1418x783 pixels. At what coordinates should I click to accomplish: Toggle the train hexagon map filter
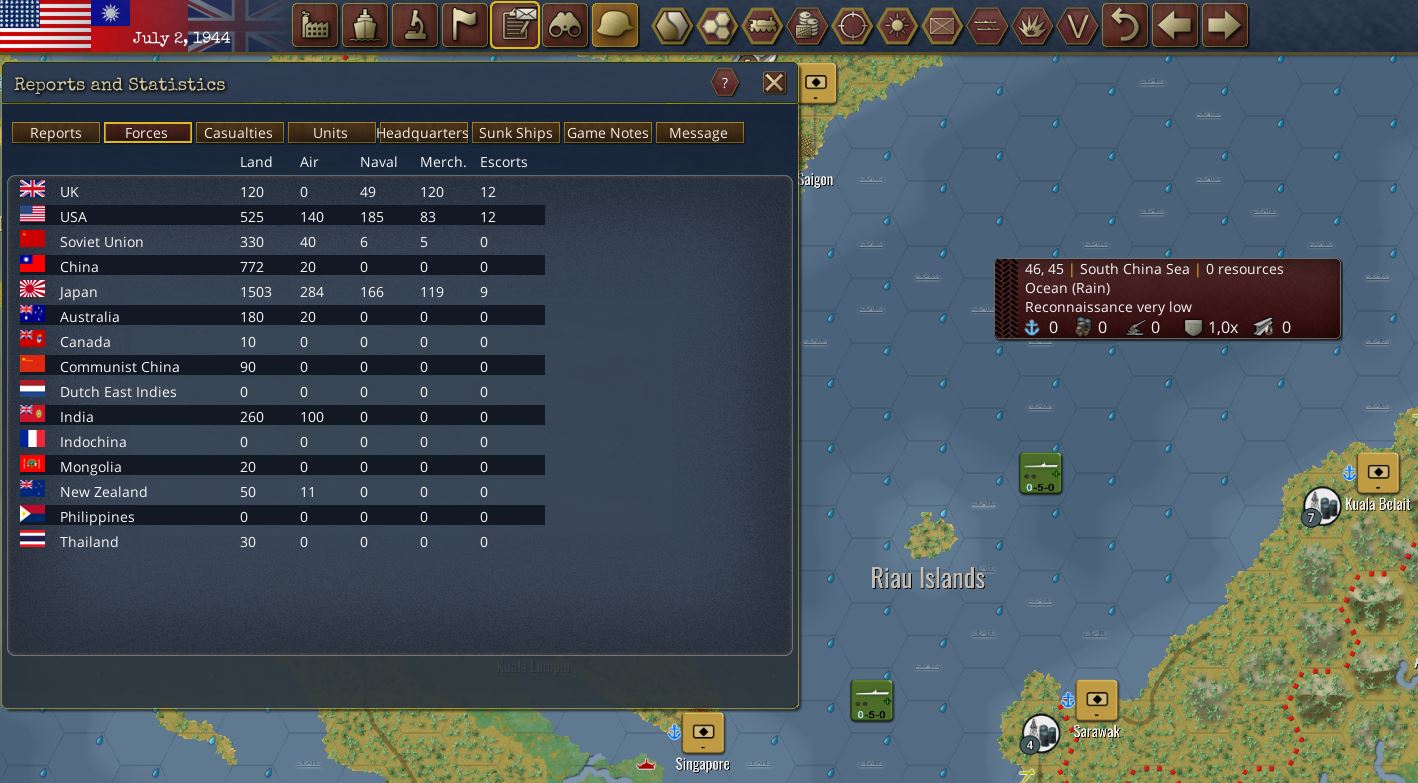tap(762, 26)
